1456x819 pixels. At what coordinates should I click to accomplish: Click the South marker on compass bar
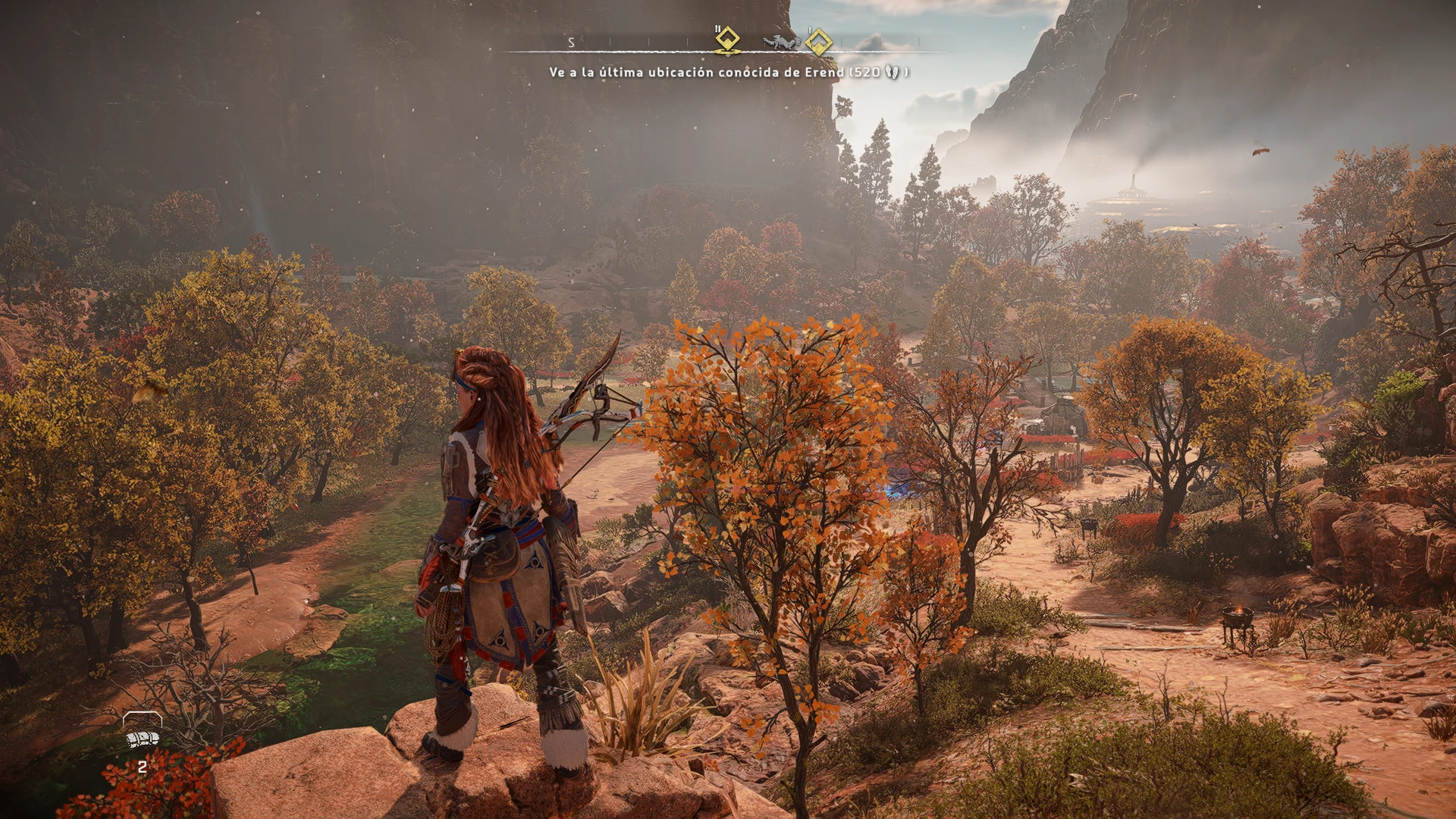(x=571, y=42)
